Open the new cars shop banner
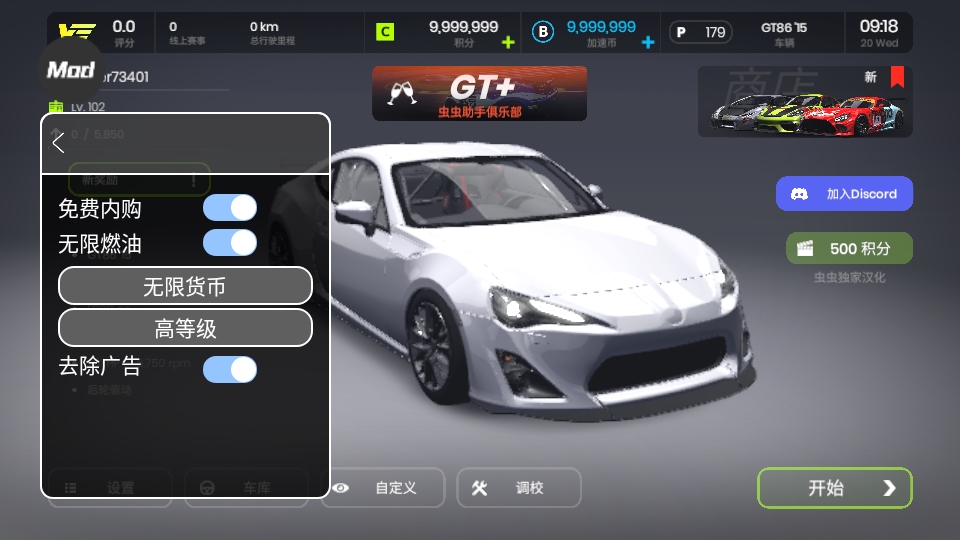The image size is (960, 540). pos(804,102)
